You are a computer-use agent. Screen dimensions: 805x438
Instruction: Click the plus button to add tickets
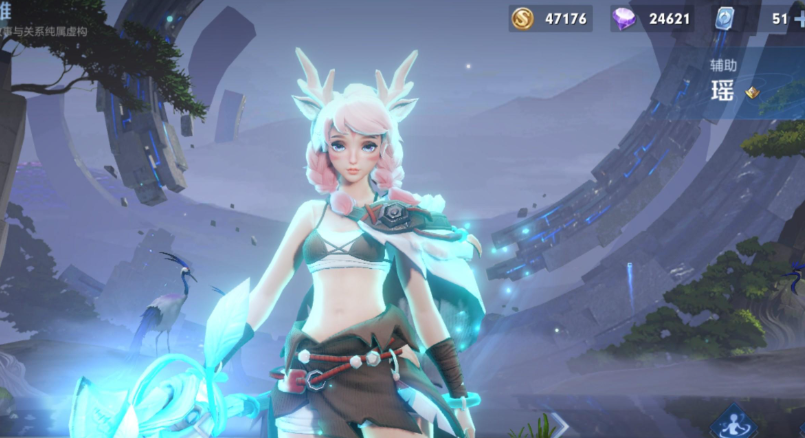pos(797,18)
